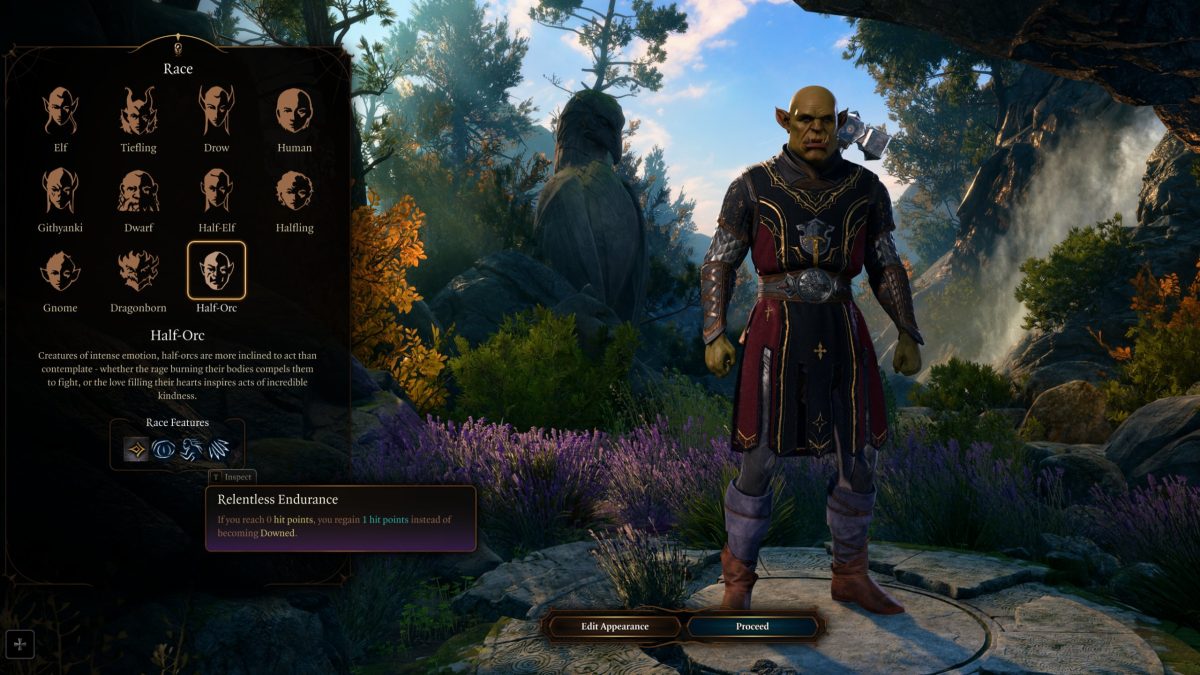The width and height of the screenshot is (1200, 675).
Task: Click the claw slash race feature icon
Action: click(217, 449)
